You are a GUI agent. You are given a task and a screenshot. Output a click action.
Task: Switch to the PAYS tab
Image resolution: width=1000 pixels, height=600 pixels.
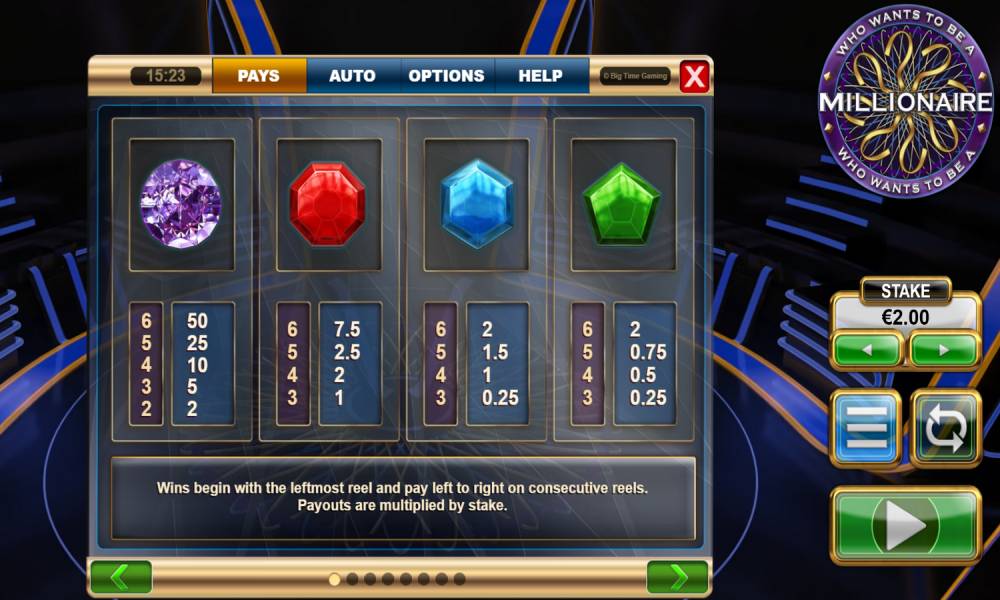point(259,76)
